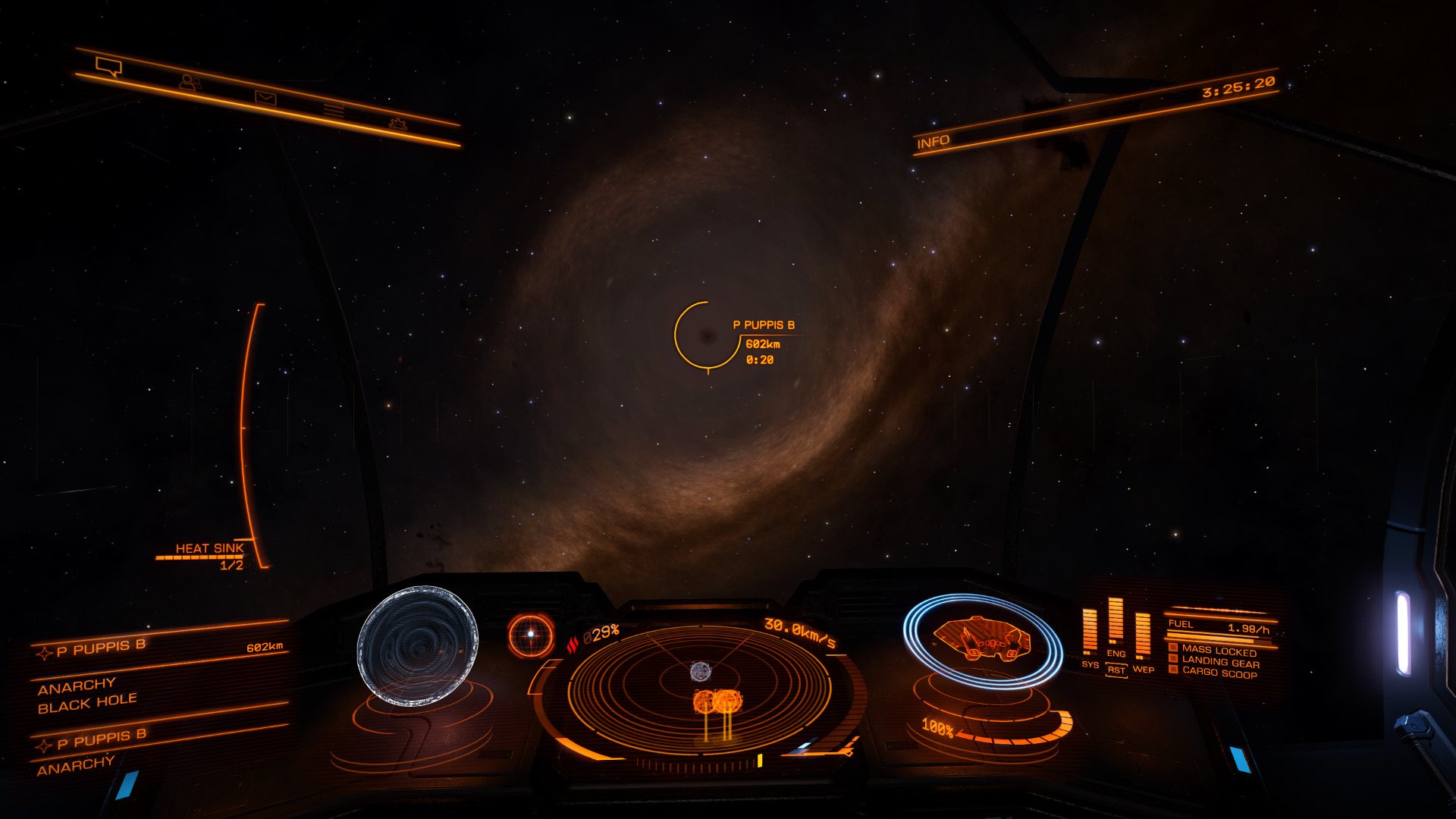Toggle the CARGO SCOOP indicator

click(x=1219, y=673)
